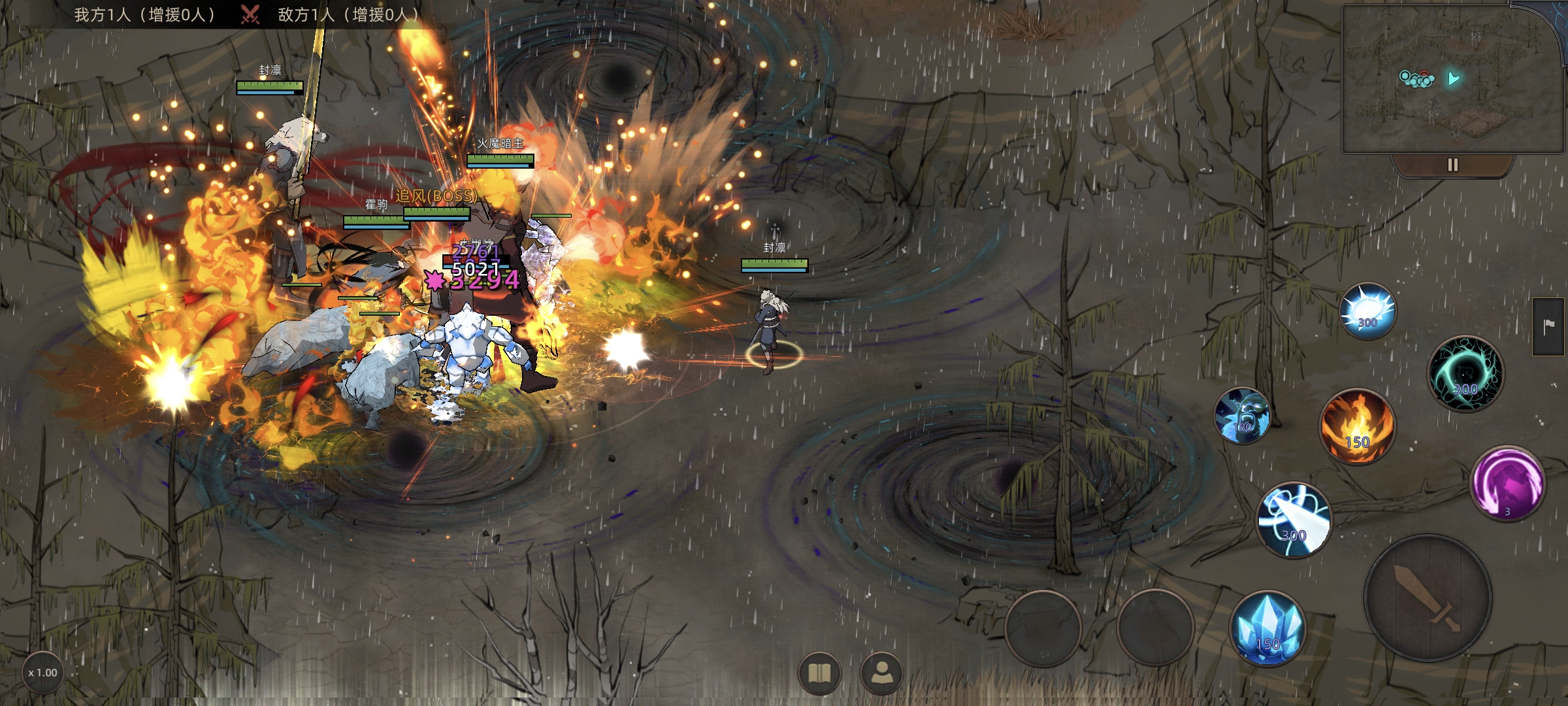Image resolution: width=1568 pixels, height=706 pixels.
Task: Open the character profile button
Action: point(881,673)
